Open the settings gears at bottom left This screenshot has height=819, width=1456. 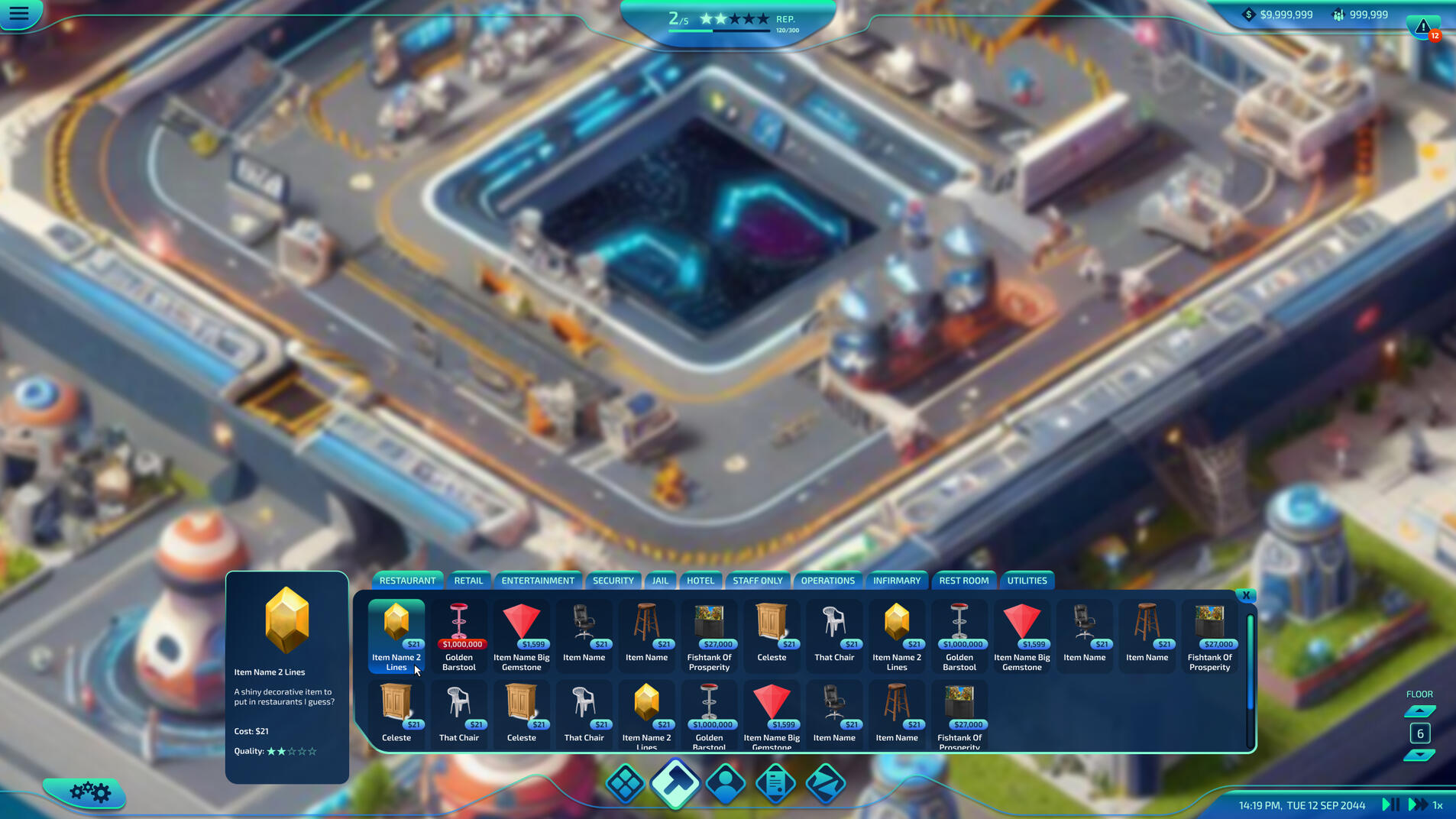(89, 793)
